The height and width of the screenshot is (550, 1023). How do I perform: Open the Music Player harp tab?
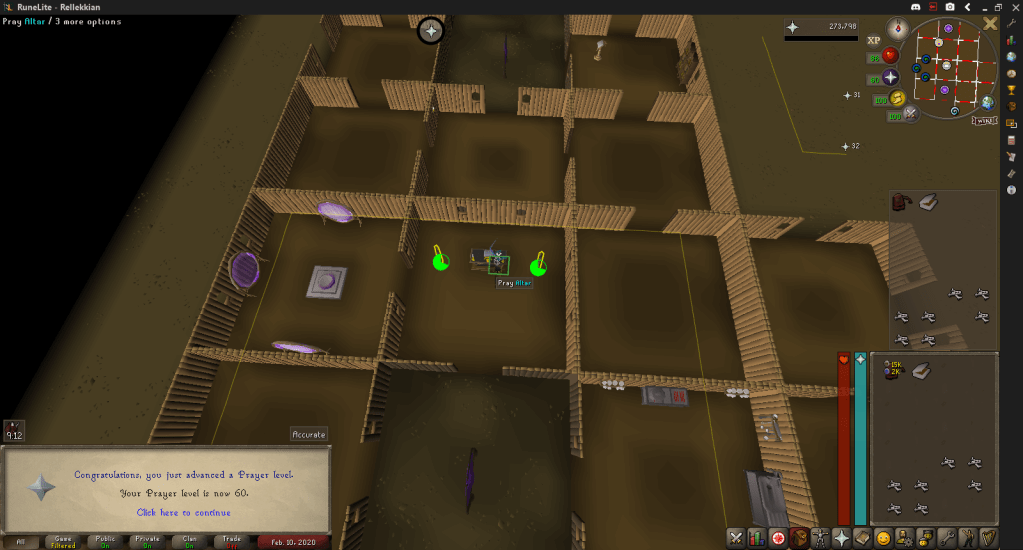(989, 538)
